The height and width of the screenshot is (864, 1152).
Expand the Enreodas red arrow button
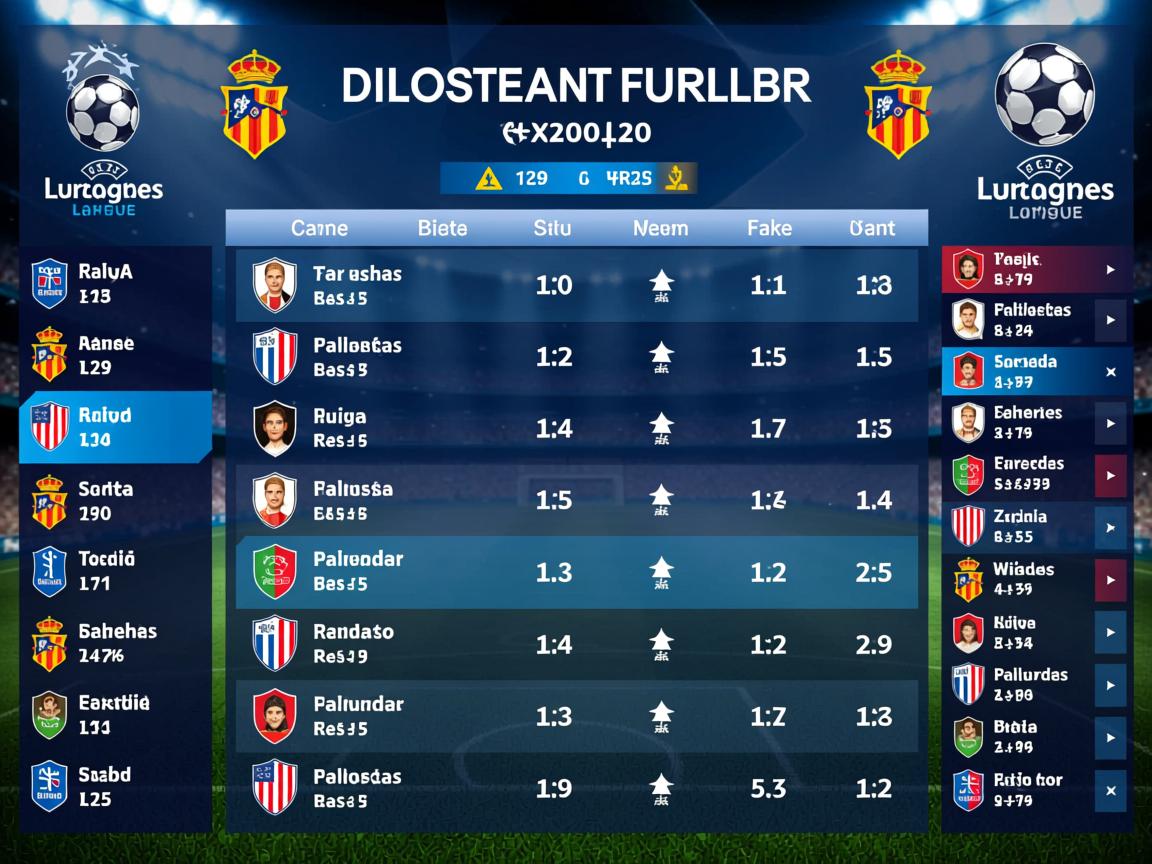[1110, 475]
